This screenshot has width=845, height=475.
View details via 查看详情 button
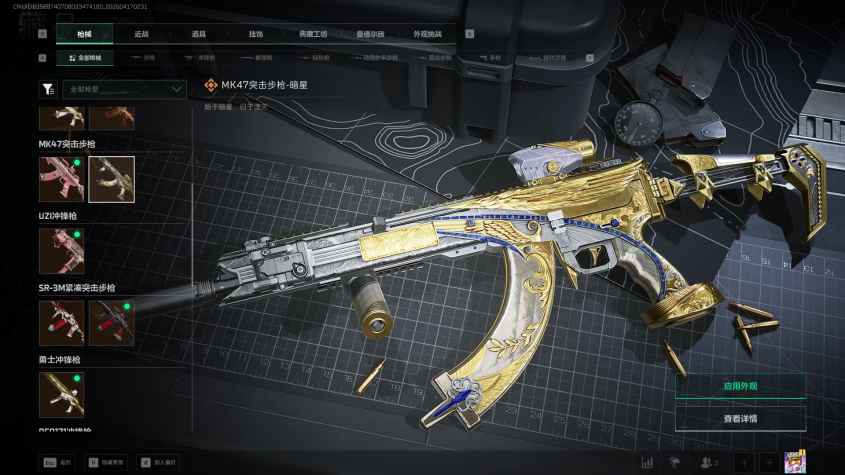pos(740,418)
